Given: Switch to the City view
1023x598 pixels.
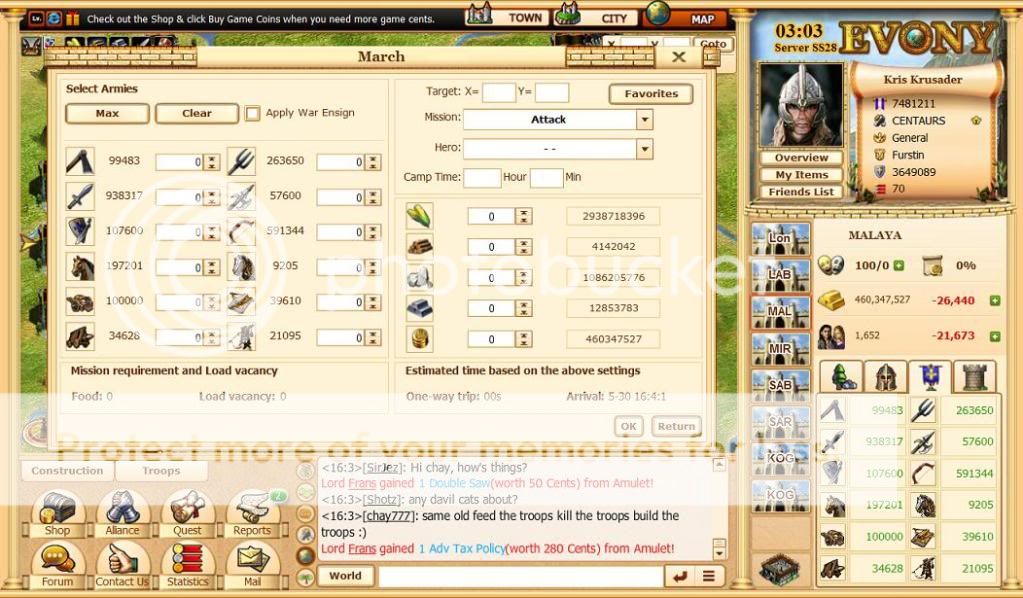Looking at the screenshot, I should point(598,17).
